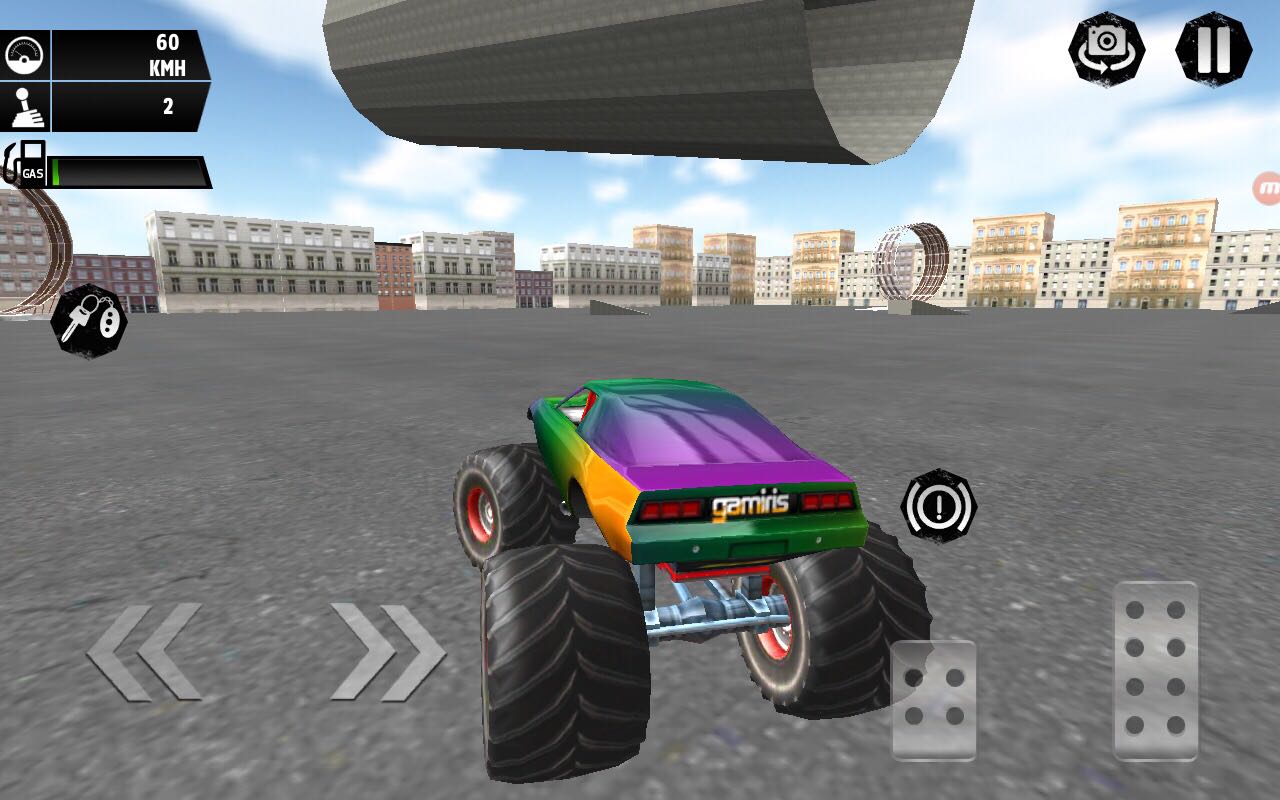
Task: Toggle engine ignition with the car keys icon
Action: [x=88, y=322]
